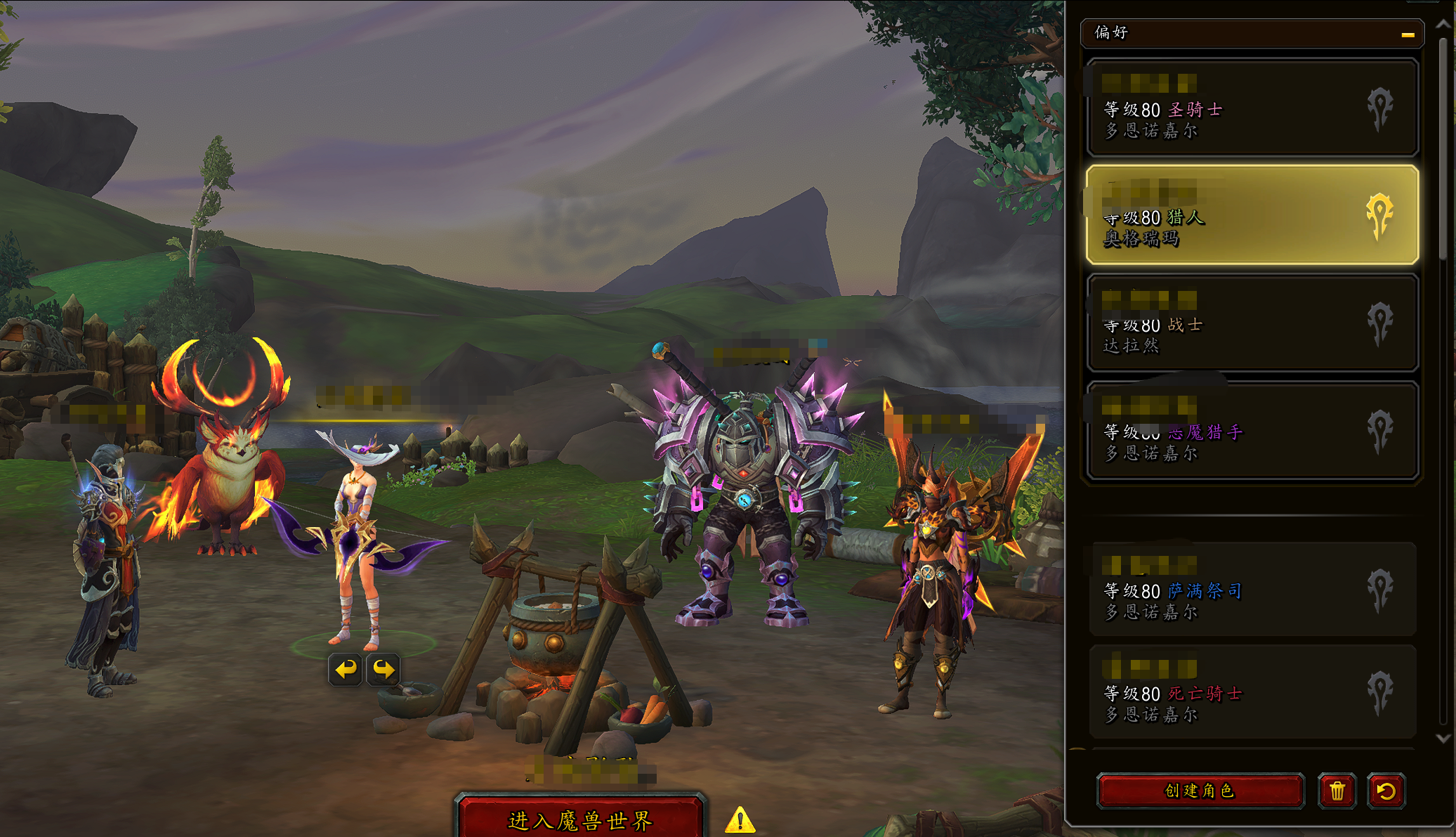Collapse the 偏好 favorites section

(x=1407, y=34)
